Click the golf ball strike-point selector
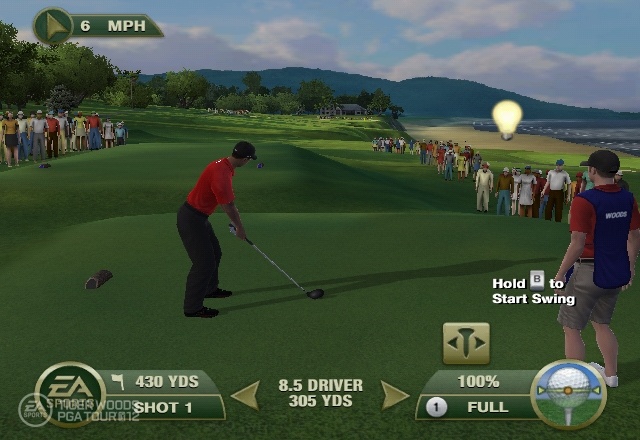Image resolution: width=640 pixels, height=440 pixels. [568, 393]
